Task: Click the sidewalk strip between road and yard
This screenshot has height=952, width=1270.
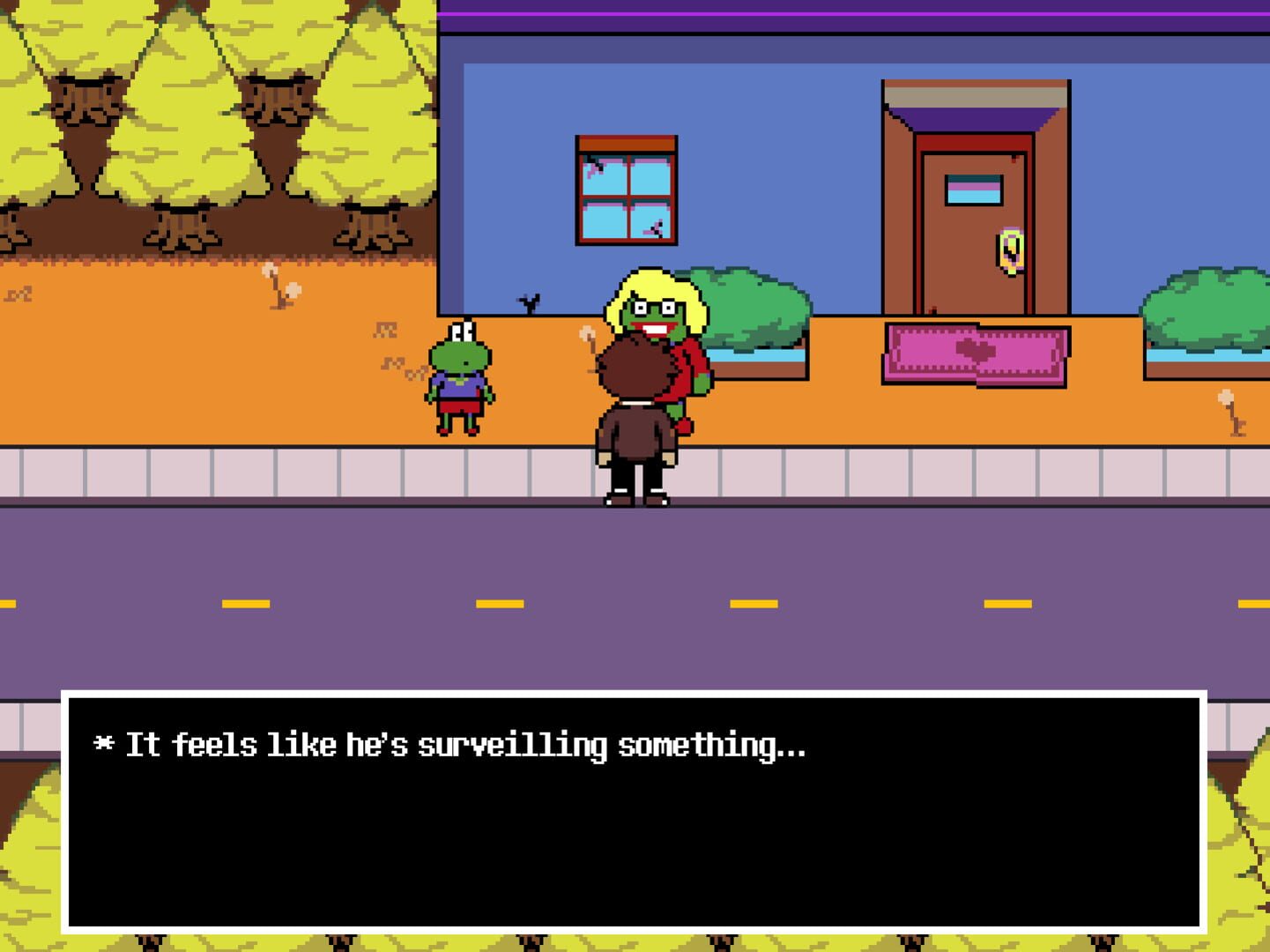Action: tap(264, 472)
